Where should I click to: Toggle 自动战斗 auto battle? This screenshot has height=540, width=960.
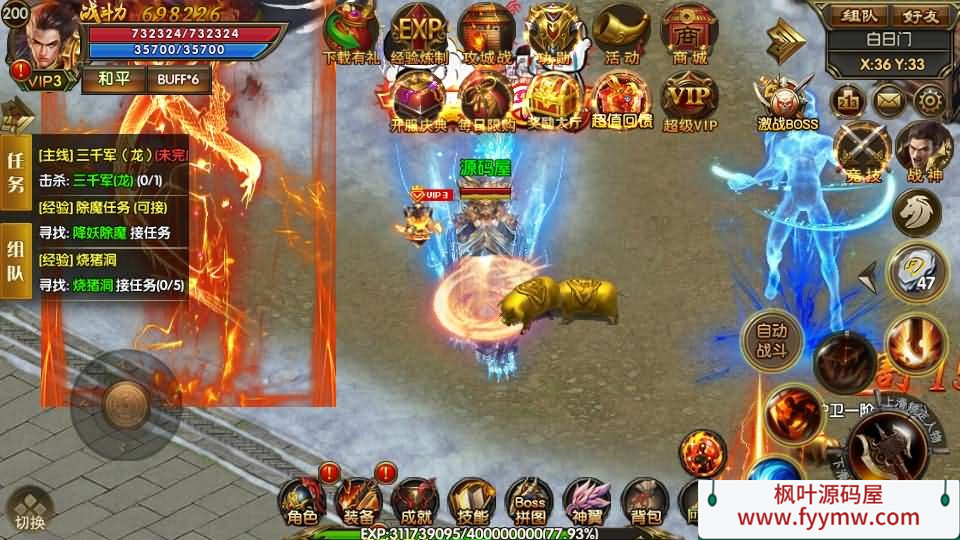coord(771,339)
